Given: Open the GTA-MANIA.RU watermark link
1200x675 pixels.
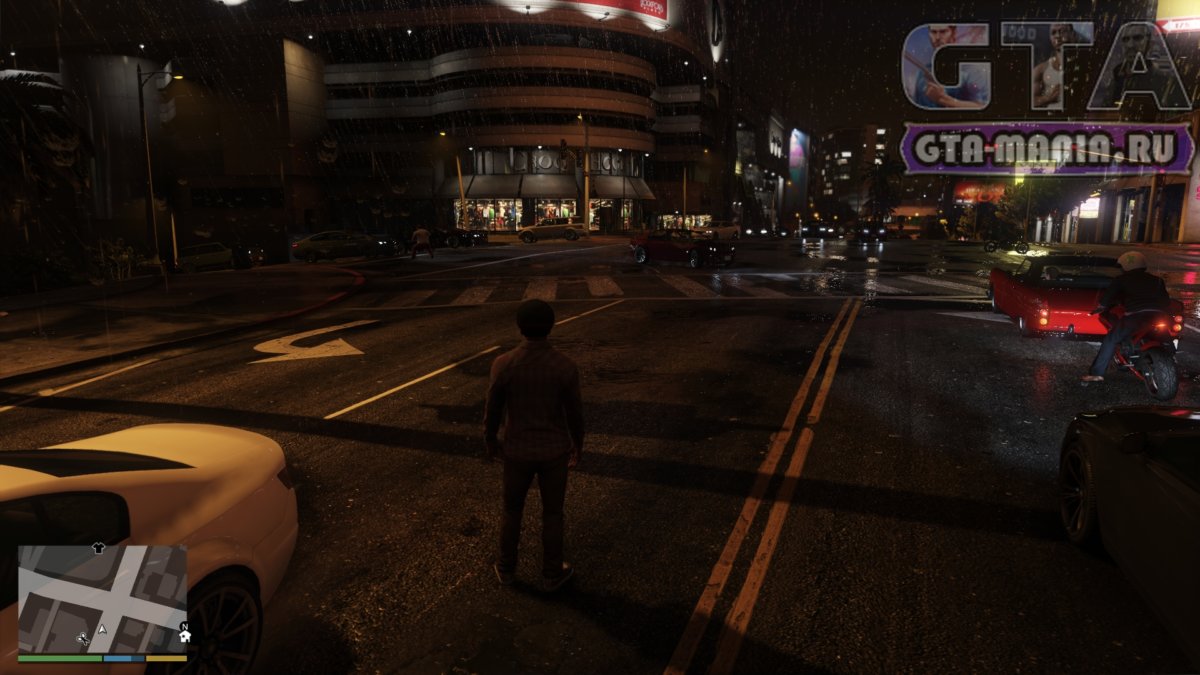Looking at the screenshot, I should click(1046, 149).
